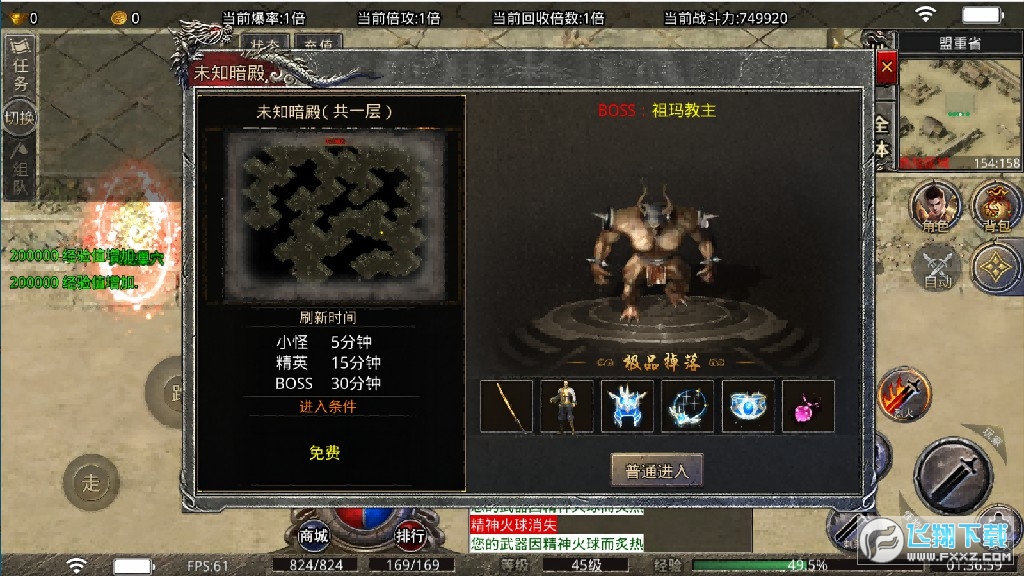Close the 未知暗殿 dungeon window
This screenshot has width=1024, height=576.
pyautogui.click(x=885, y=68)
